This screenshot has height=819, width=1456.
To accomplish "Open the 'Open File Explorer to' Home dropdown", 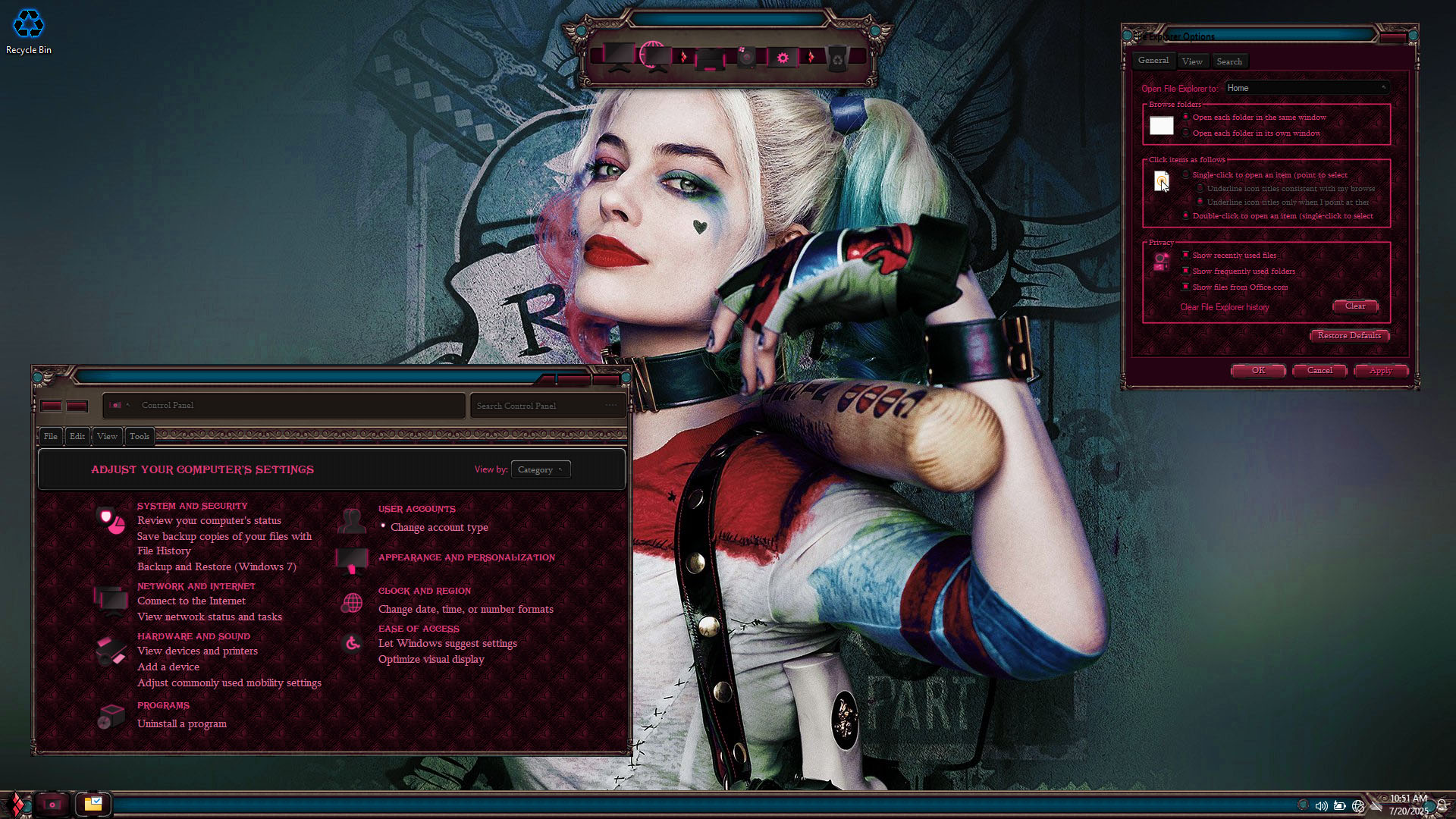I will click(x=1307, y=88).
